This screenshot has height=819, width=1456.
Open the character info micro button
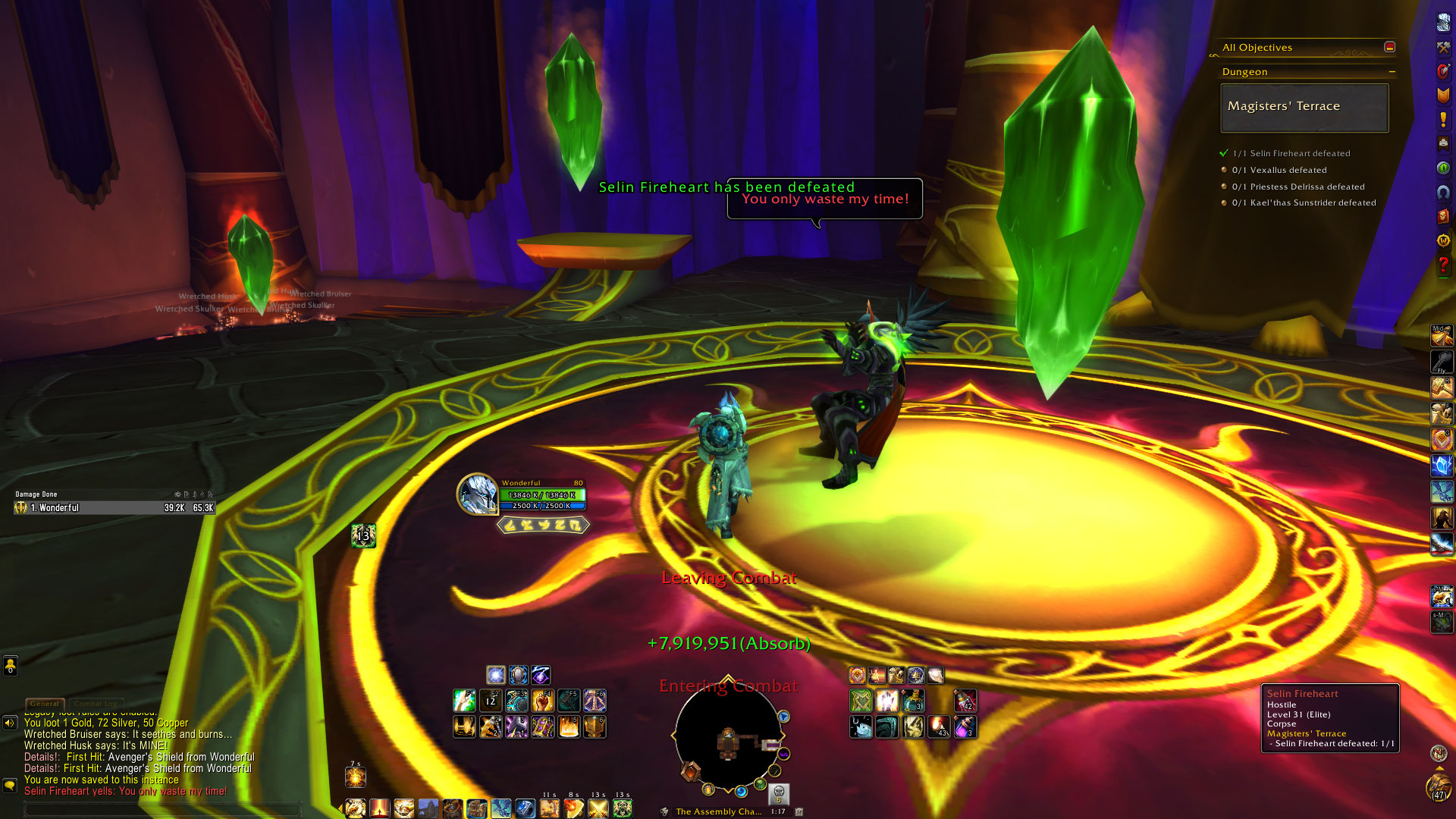(1442, 24)
